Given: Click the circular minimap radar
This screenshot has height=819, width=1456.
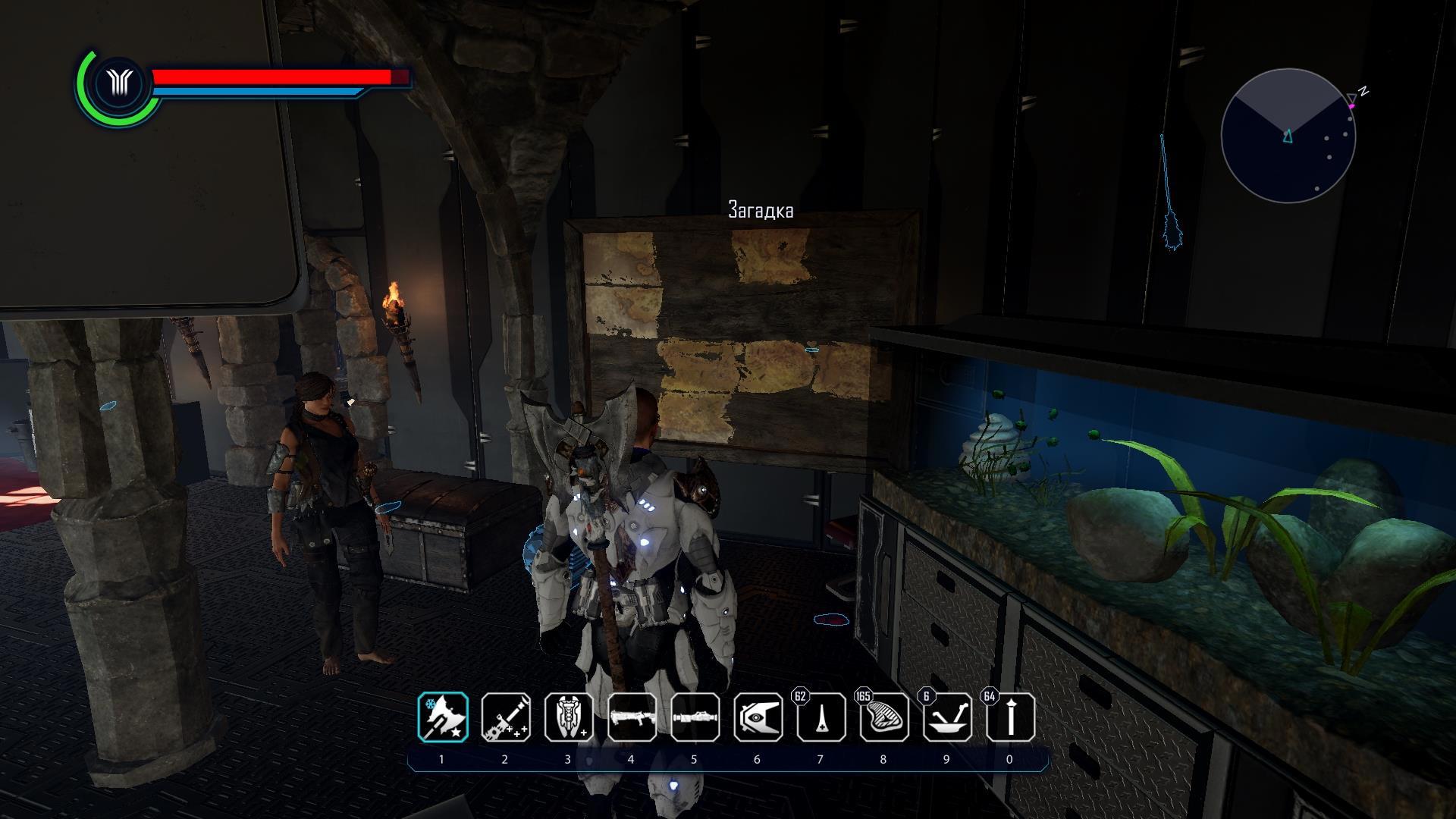Looking at the screenshot, I should coord(1288,136).
